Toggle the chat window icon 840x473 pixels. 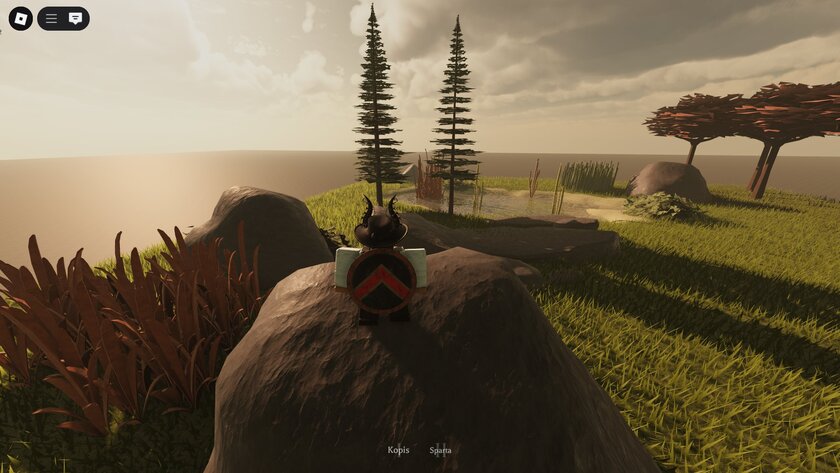pyautogui.click(x=76, y=18)
